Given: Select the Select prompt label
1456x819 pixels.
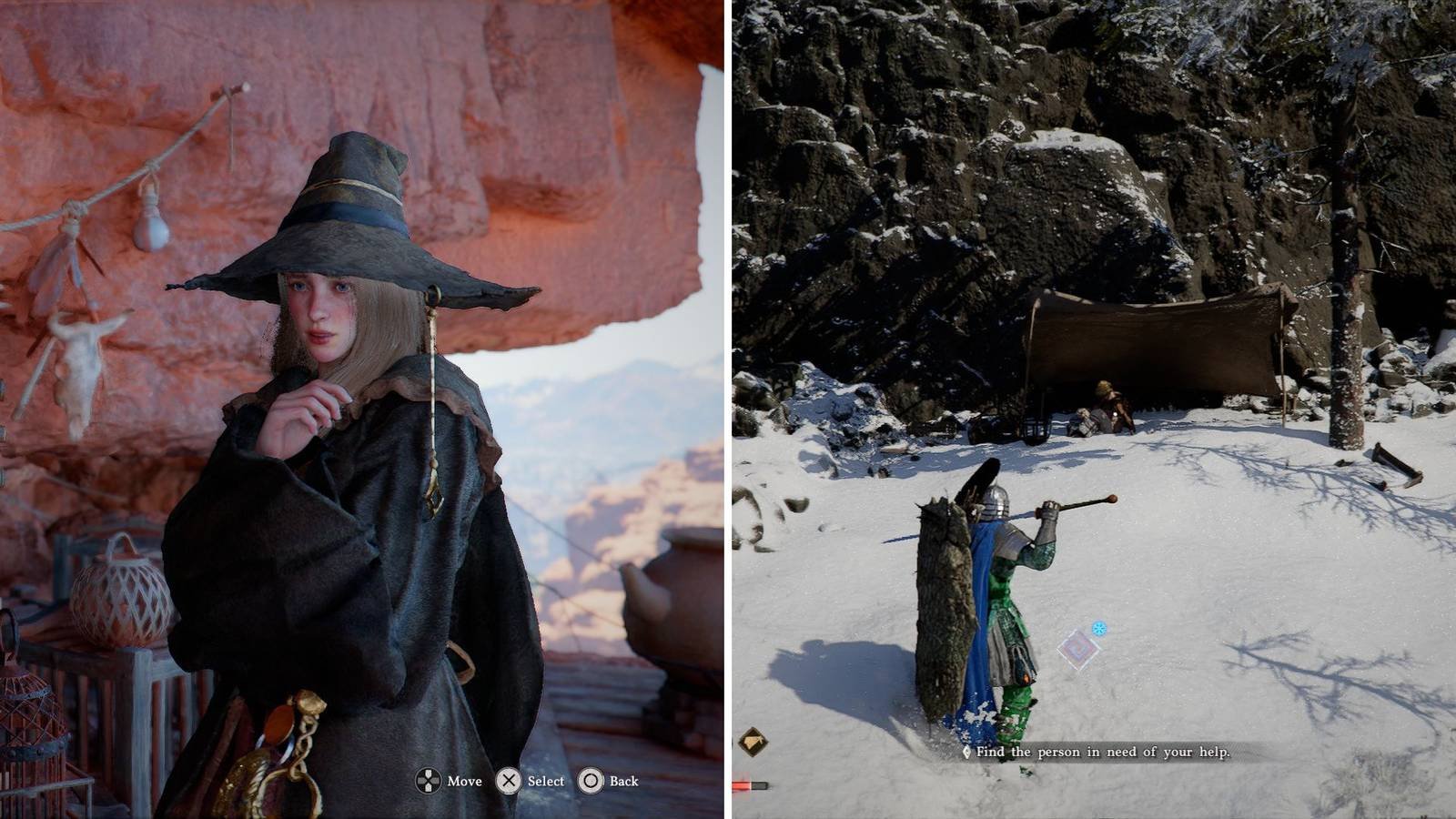Looking at the screenshot, I should tap(545, 781).
